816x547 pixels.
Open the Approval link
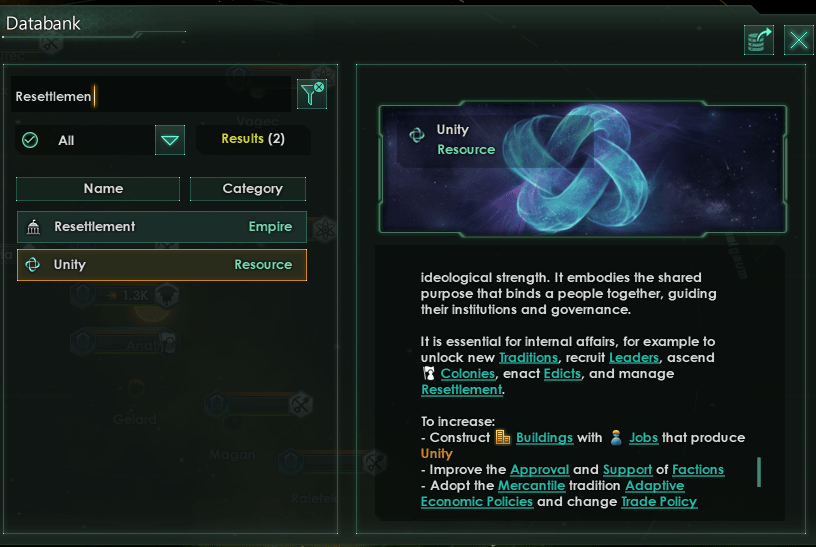539,469
